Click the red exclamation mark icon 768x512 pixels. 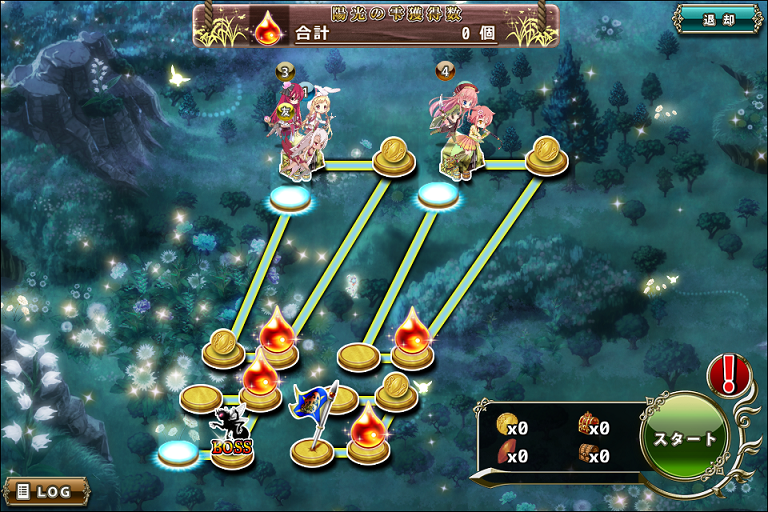pyautogui.click(x=728, y=374)
